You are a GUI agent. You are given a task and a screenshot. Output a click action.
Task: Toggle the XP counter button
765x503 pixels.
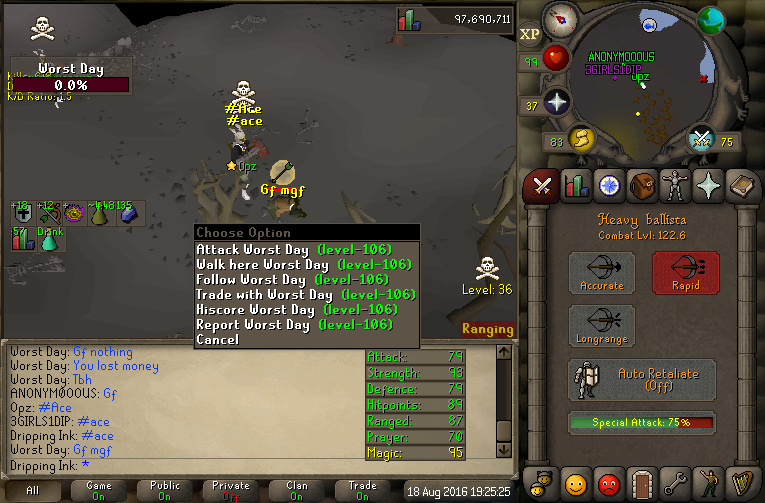[530, 33]
